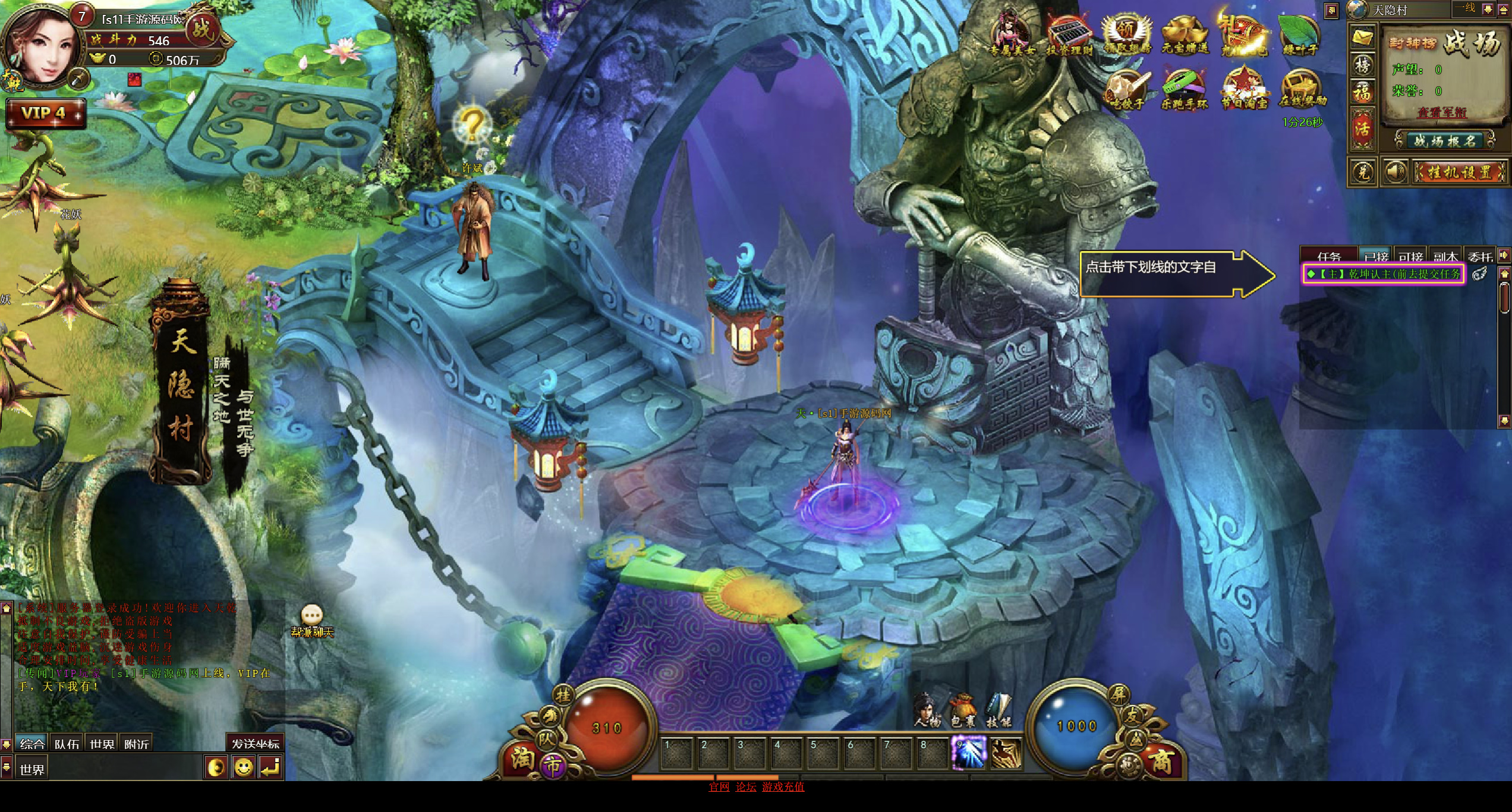Open the 人物 character sheet

point(927,710)
